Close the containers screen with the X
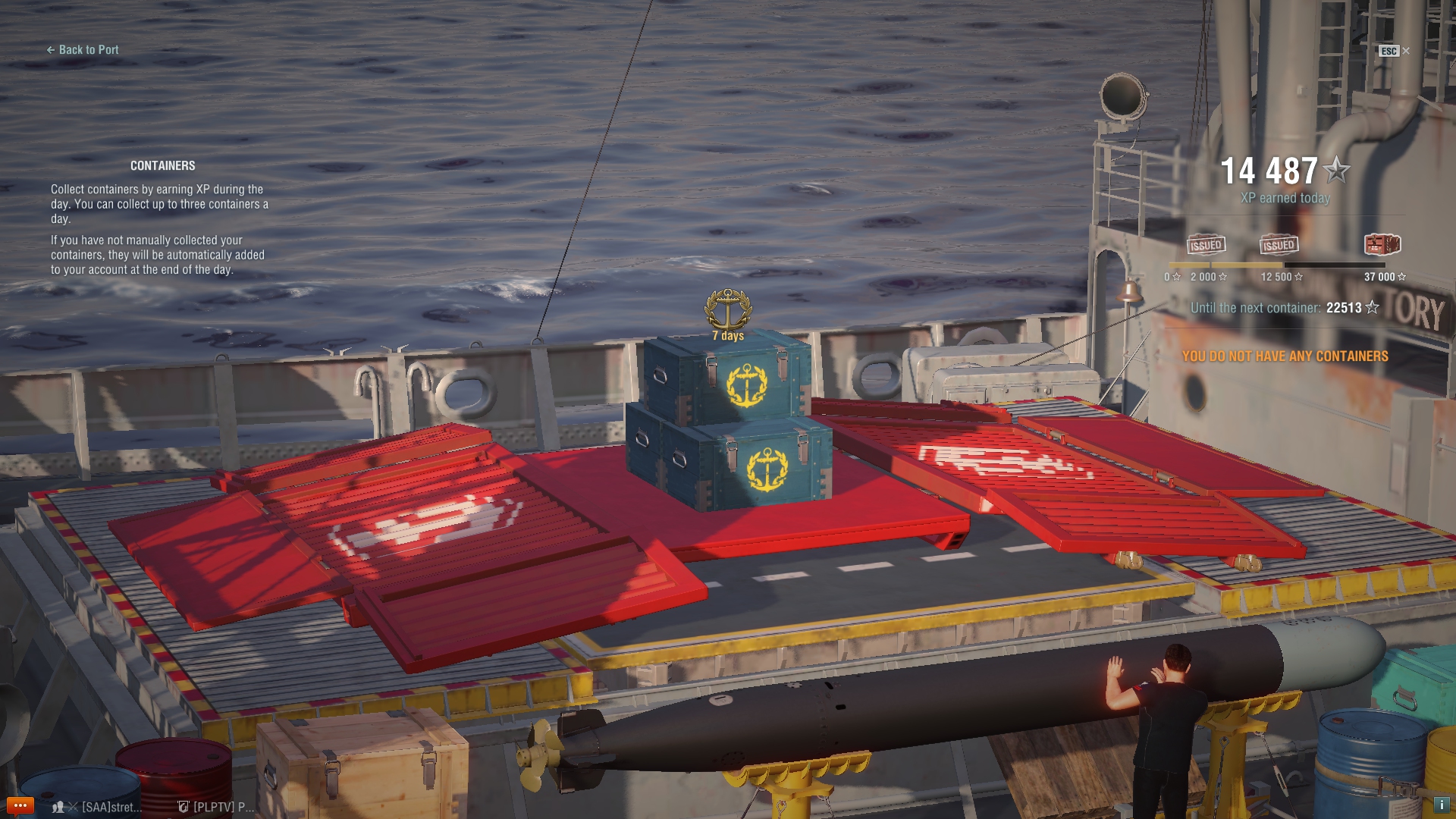This screenshot has width=1456, height=819. click(1406, 51)
